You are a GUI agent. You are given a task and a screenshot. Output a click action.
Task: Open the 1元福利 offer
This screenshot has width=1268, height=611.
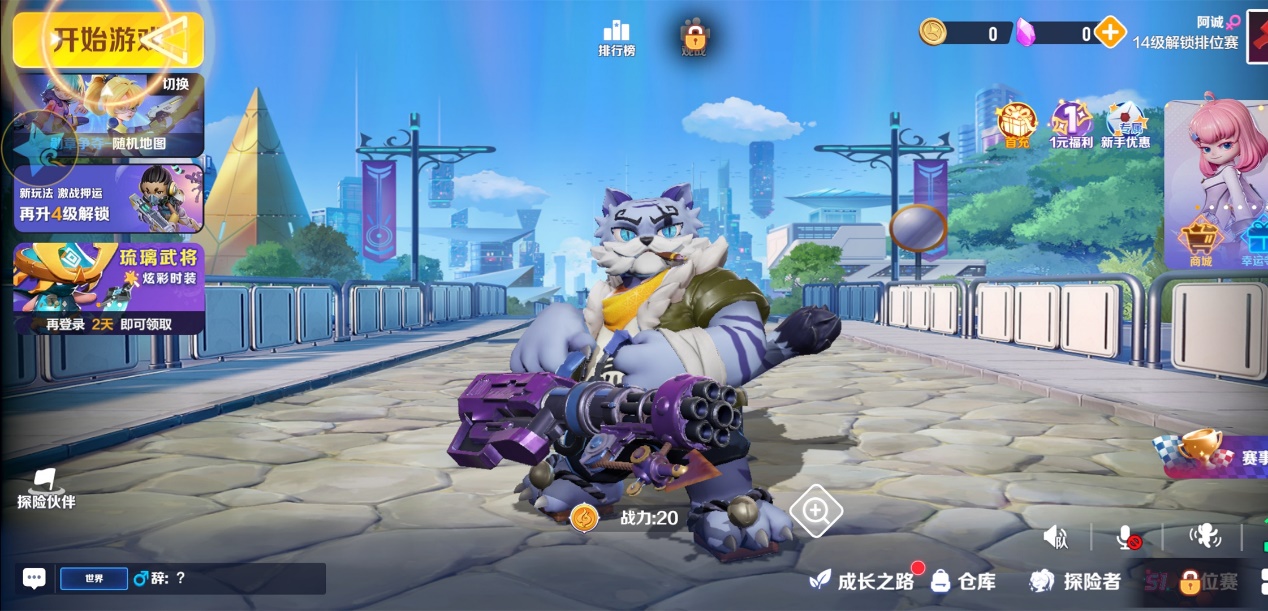(1071, 126)
